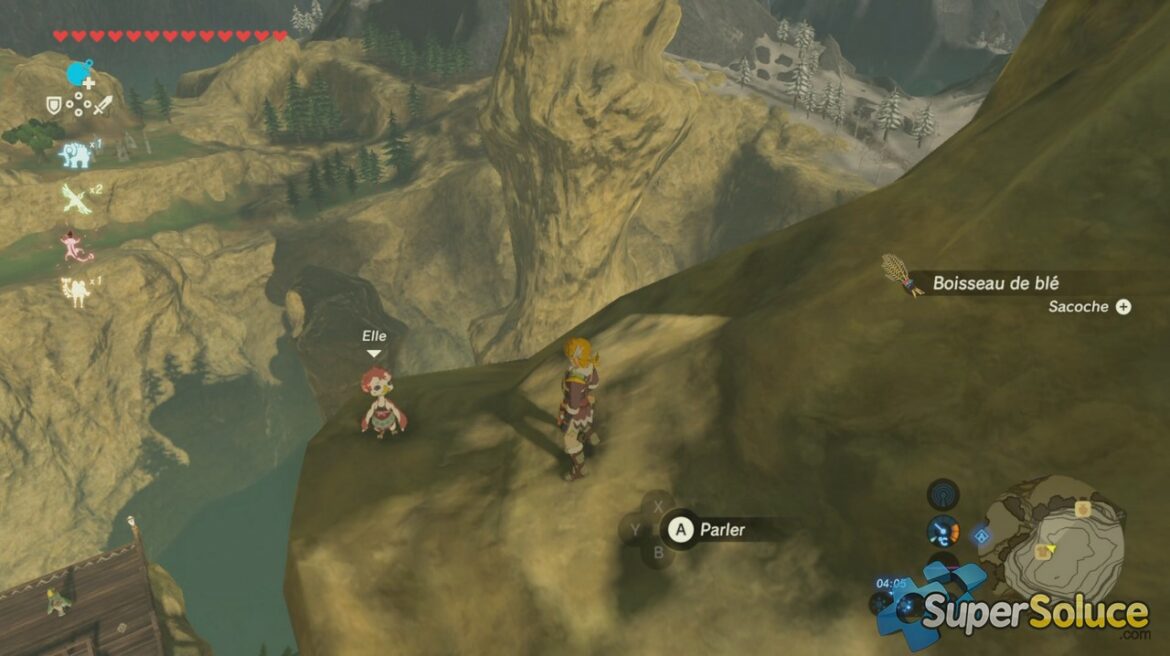
Task: Click the temperature gauge icon
Action: tap(942, 531)
